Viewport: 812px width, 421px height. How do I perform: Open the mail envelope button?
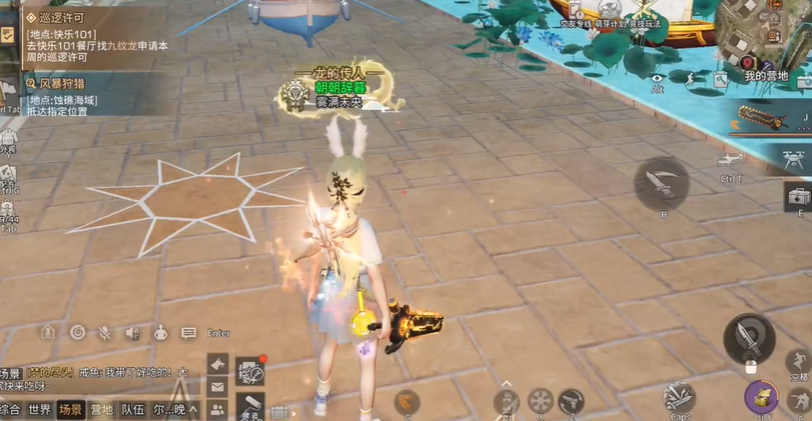point(217,387)
